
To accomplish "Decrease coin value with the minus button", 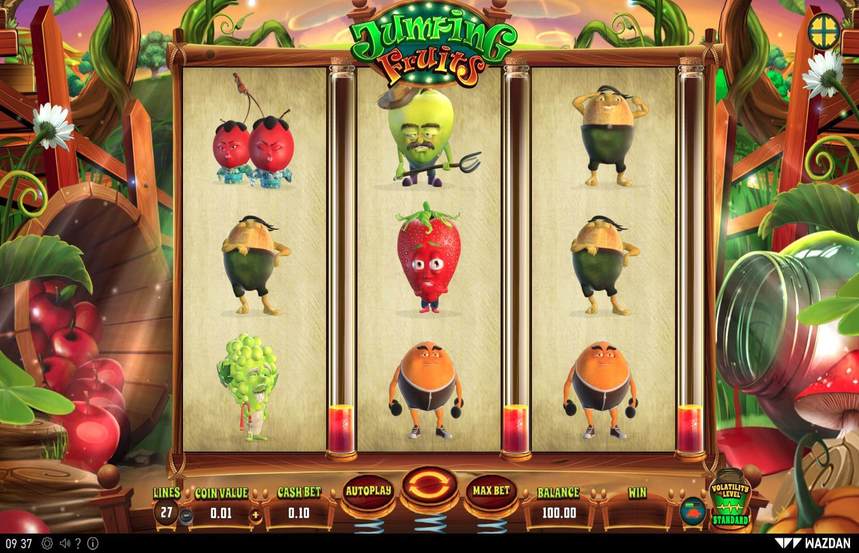I will tap(188, 514).
